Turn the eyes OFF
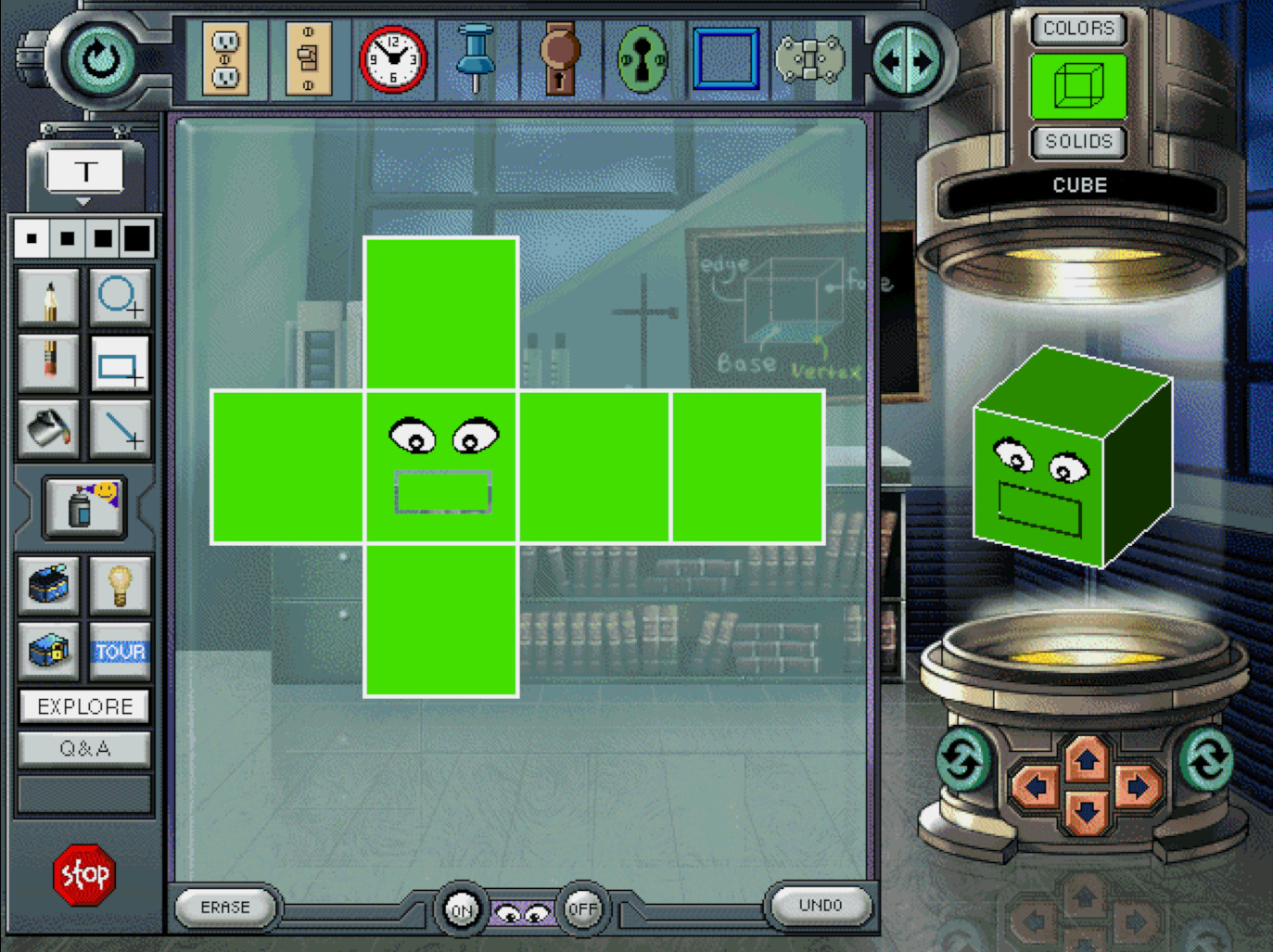Image resolution: width=1273 pixels, height=952 pixels. (582, 908)
